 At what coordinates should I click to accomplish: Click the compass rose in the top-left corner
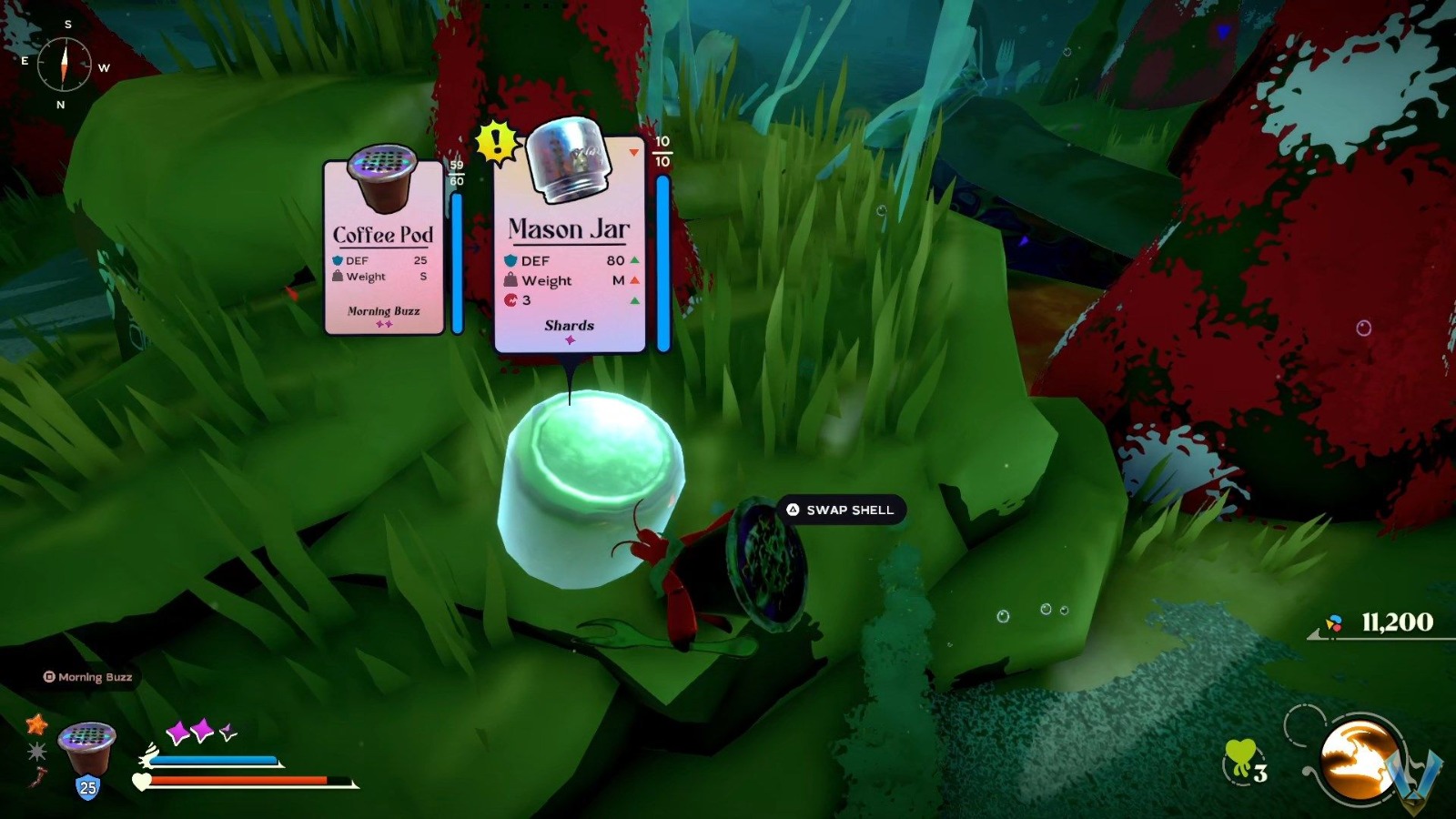tap(63, 65)
